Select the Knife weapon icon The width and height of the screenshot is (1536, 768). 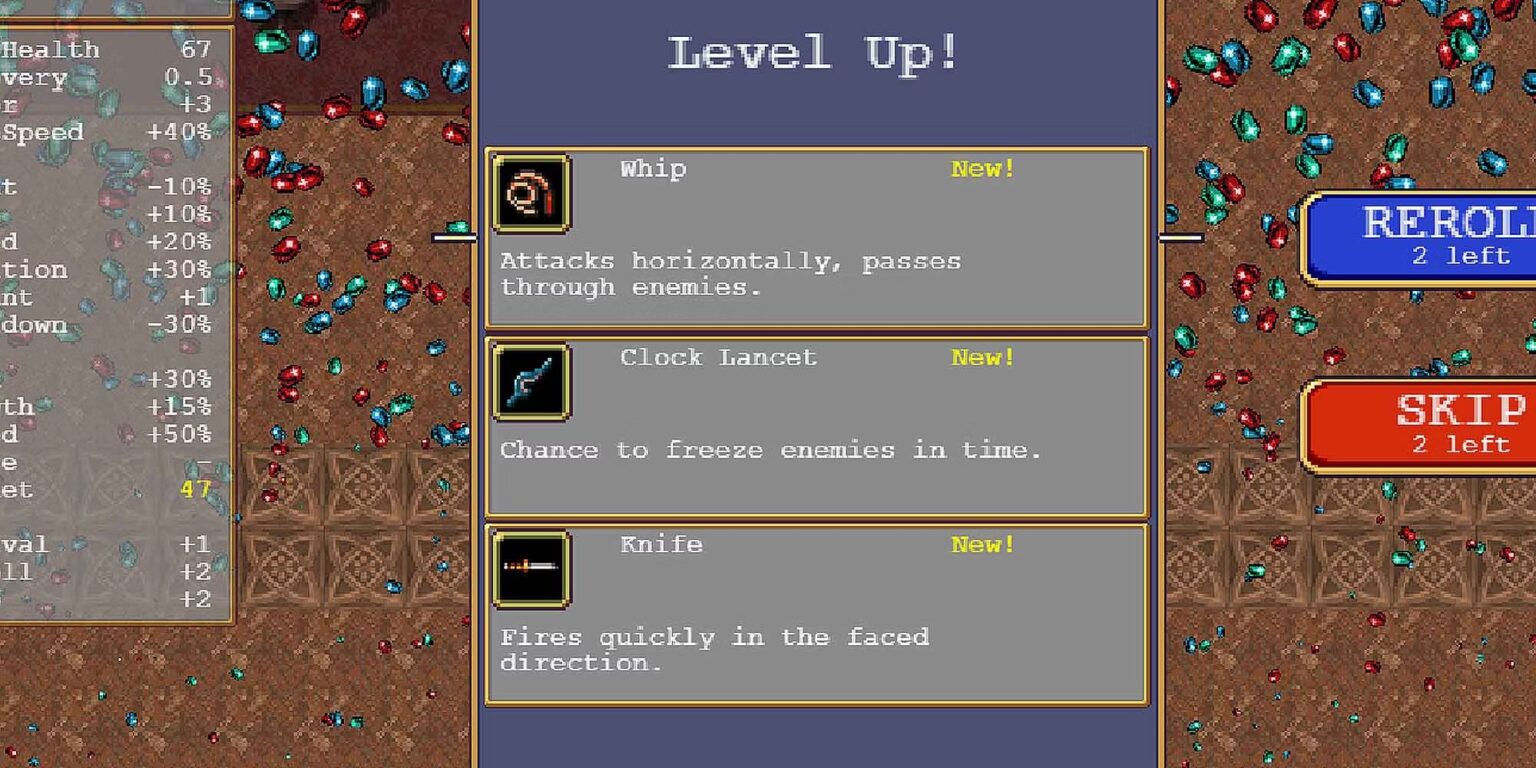click(x=531, y=570)
